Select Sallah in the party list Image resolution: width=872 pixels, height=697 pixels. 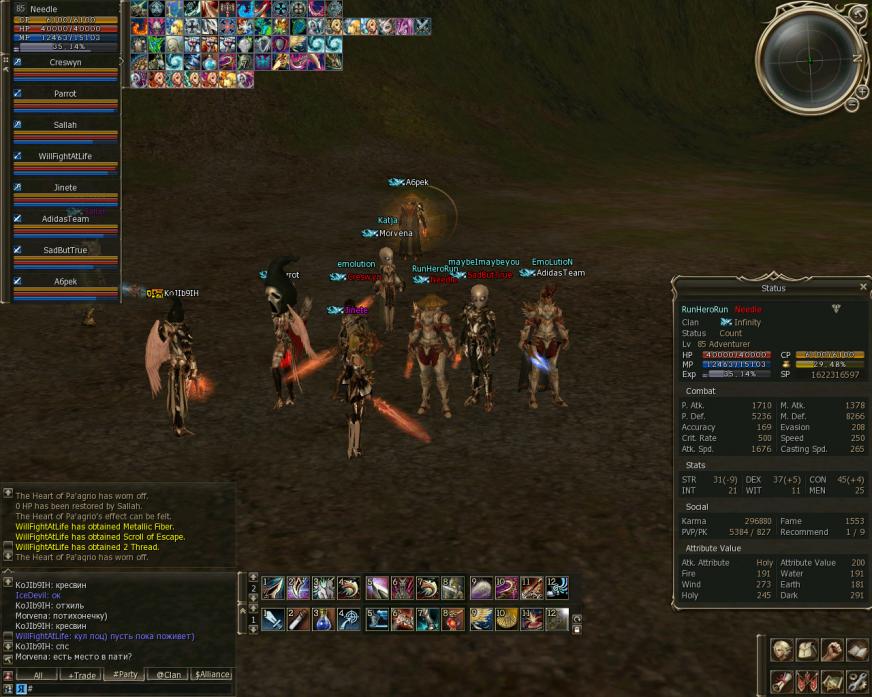point(66,125)
